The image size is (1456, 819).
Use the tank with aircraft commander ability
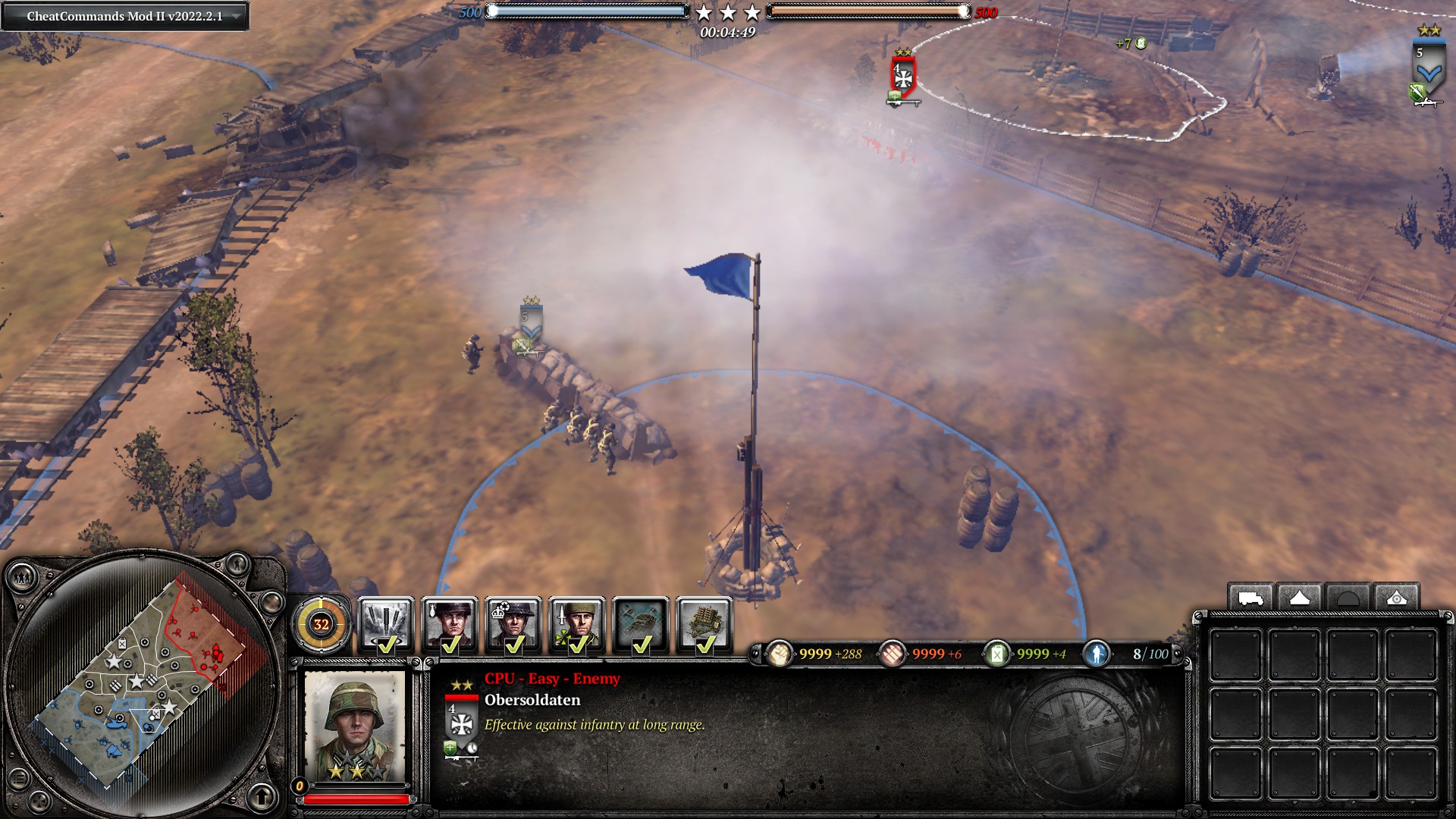[641, 625]
